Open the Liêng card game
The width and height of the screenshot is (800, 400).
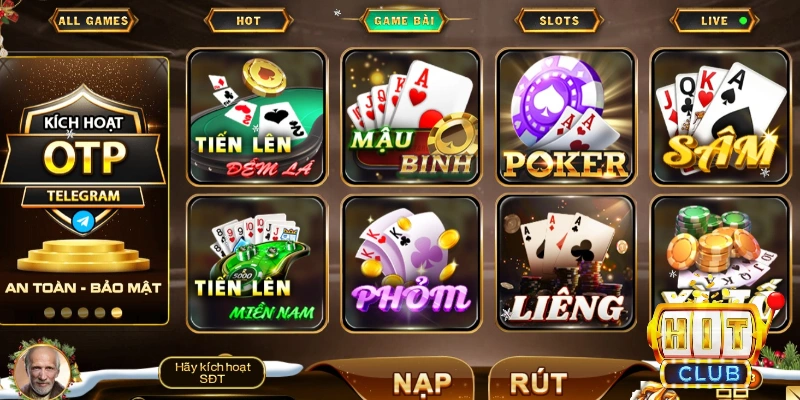tap(566, 264)
